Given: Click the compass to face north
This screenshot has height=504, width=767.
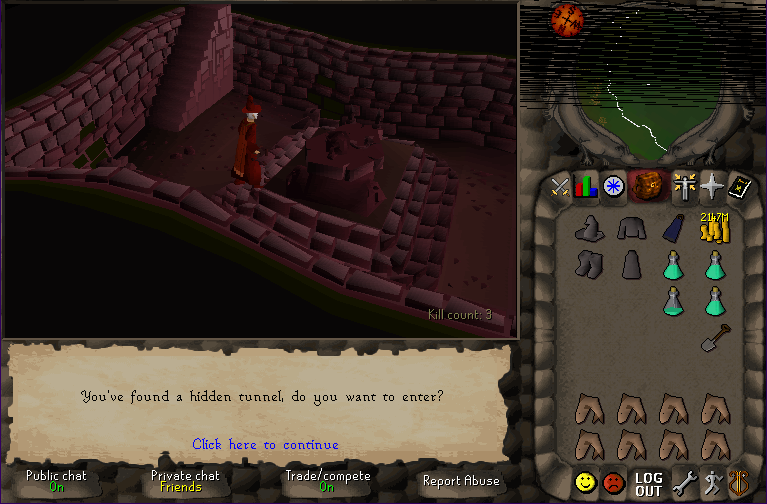Looking at the screenshot, I should coord(566,20).
